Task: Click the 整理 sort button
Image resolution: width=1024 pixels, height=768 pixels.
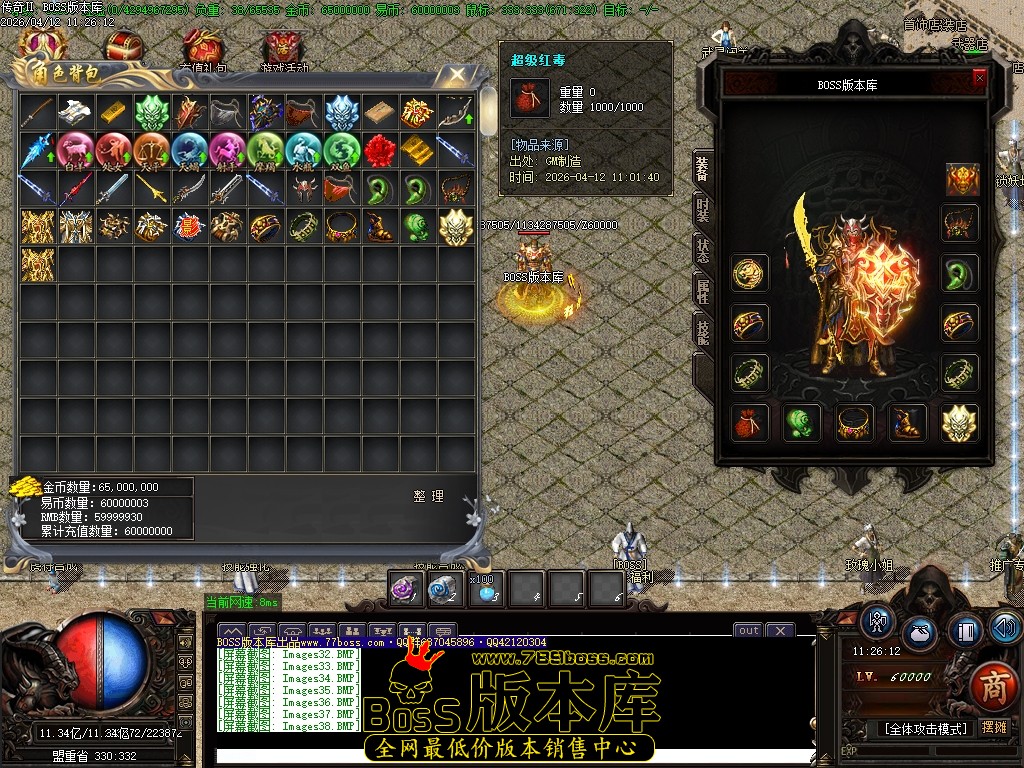Action: (428, 496)
